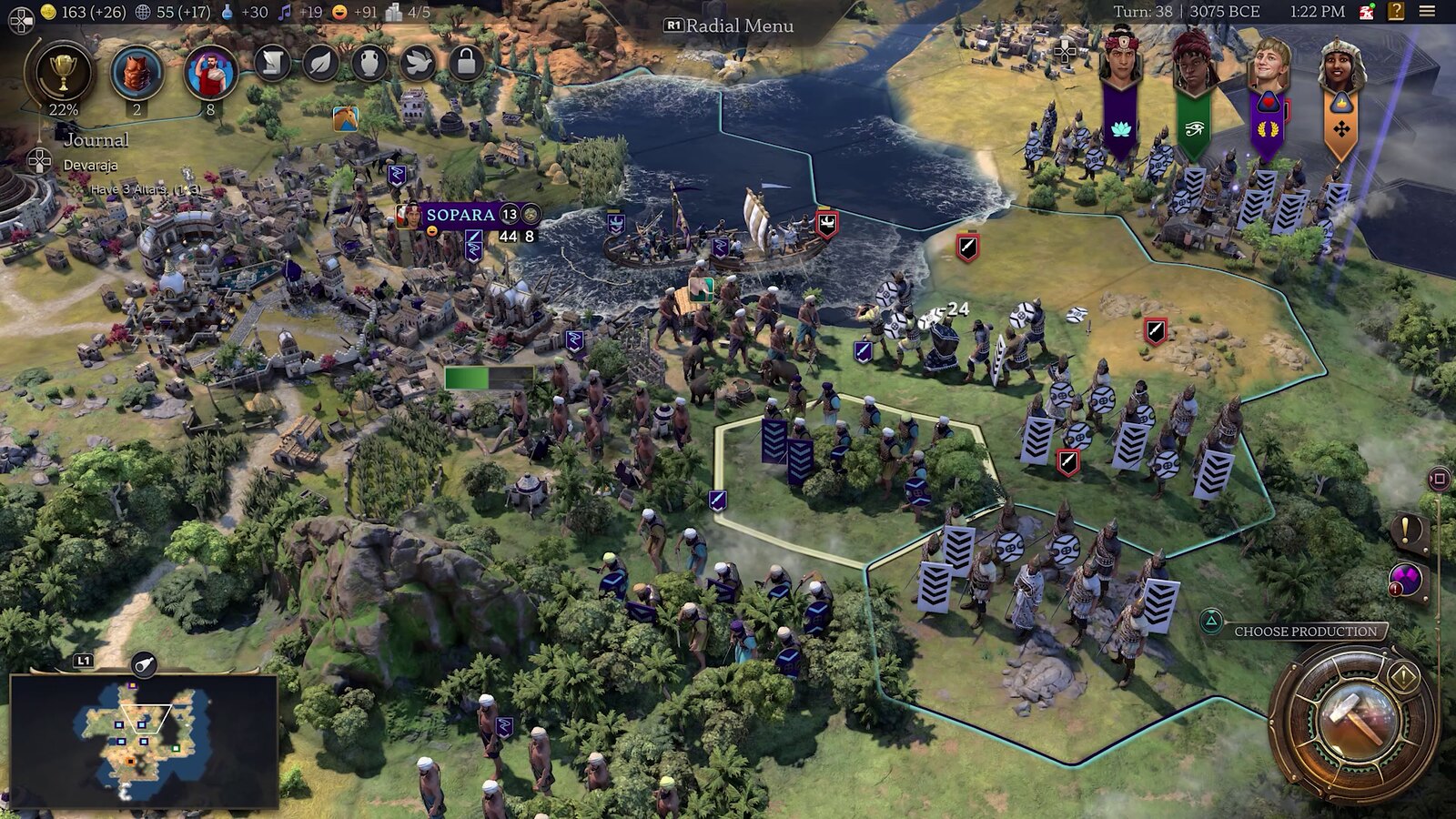Open the tech tree armor icon
This screenshot has height=819, width=1456.
point(136,72)
